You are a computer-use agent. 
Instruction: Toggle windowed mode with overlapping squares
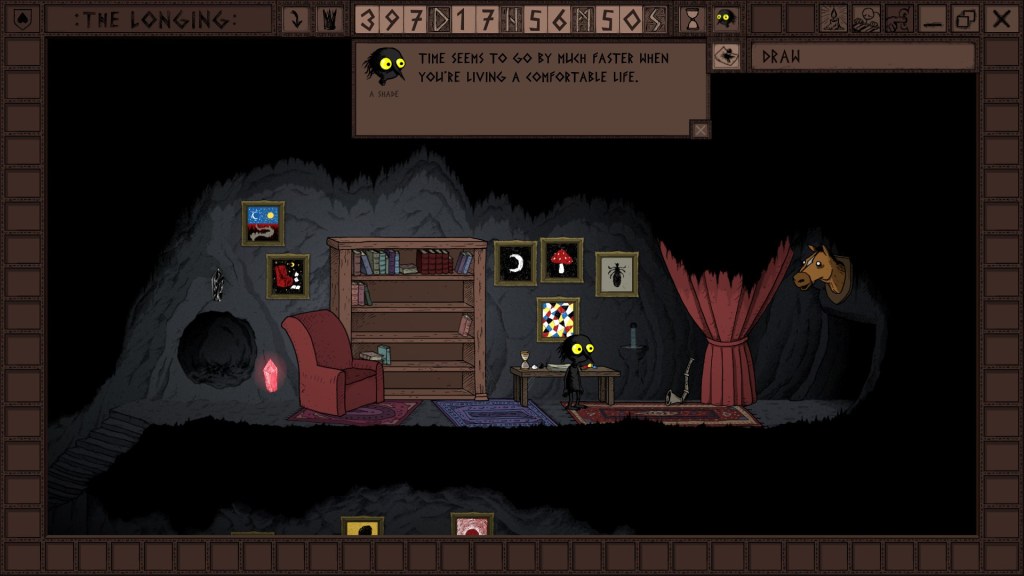pos(966,19)
